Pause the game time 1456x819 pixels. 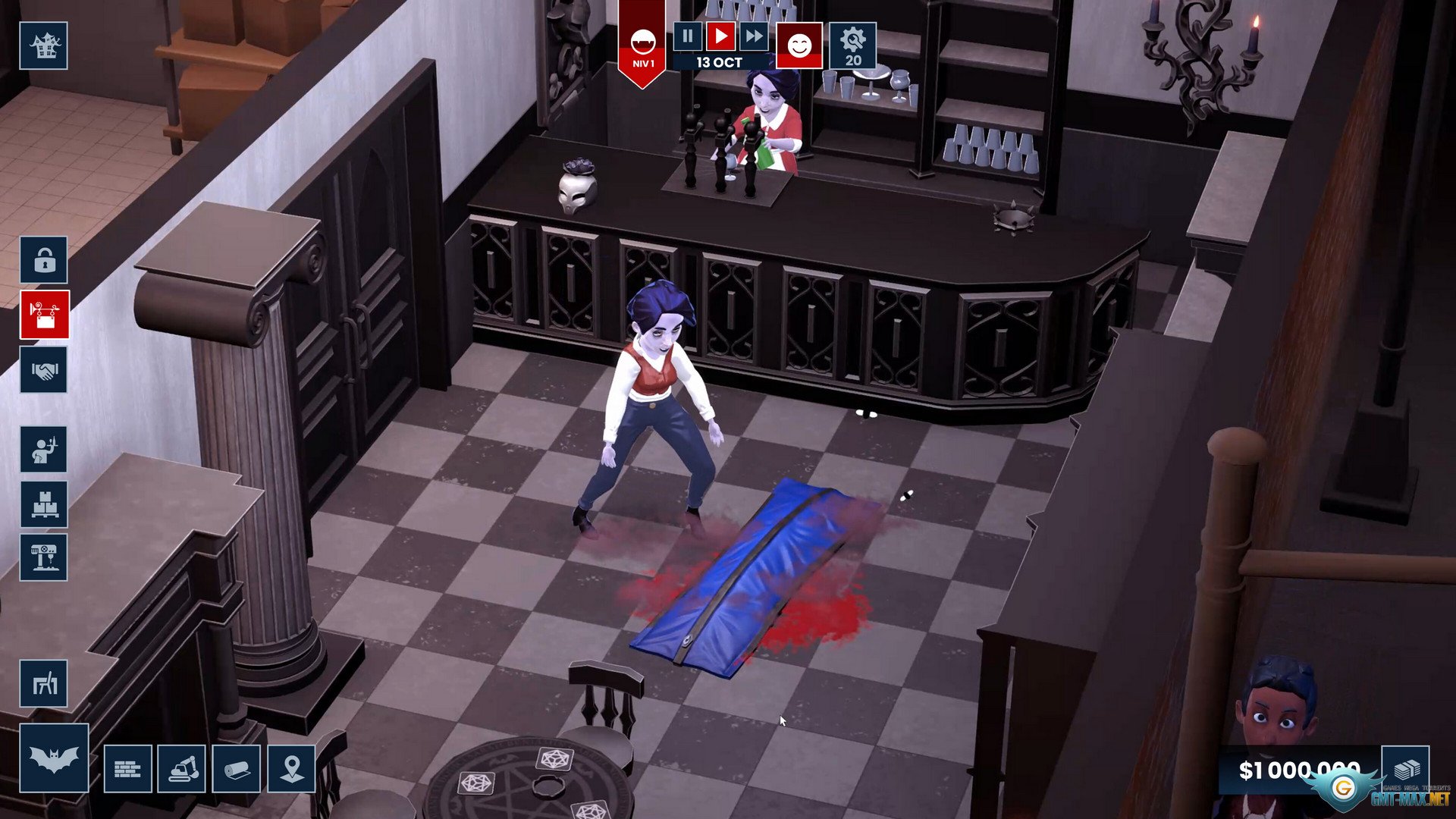688,36
